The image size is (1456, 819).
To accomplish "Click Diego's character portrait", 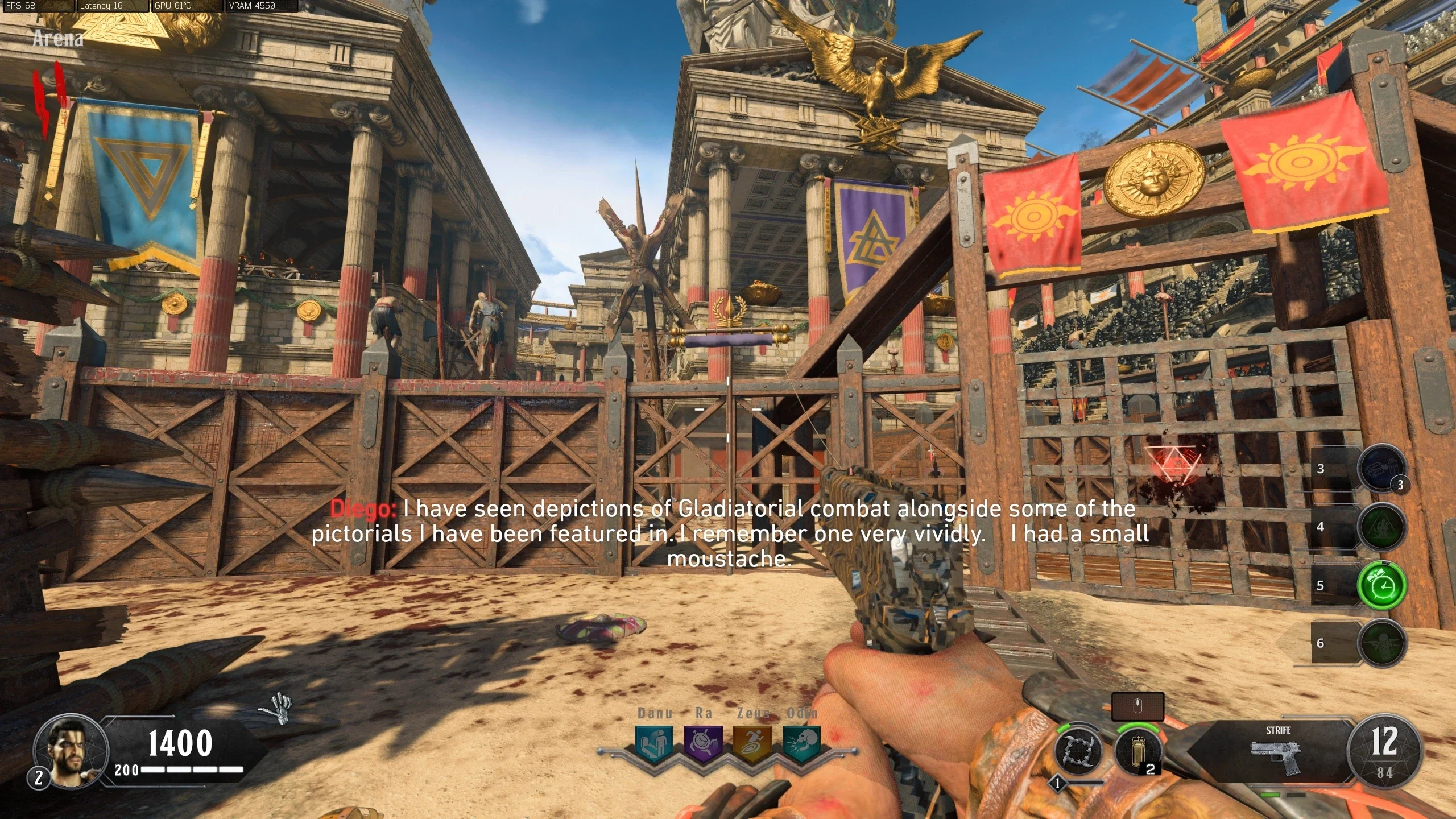I will 71,751.
